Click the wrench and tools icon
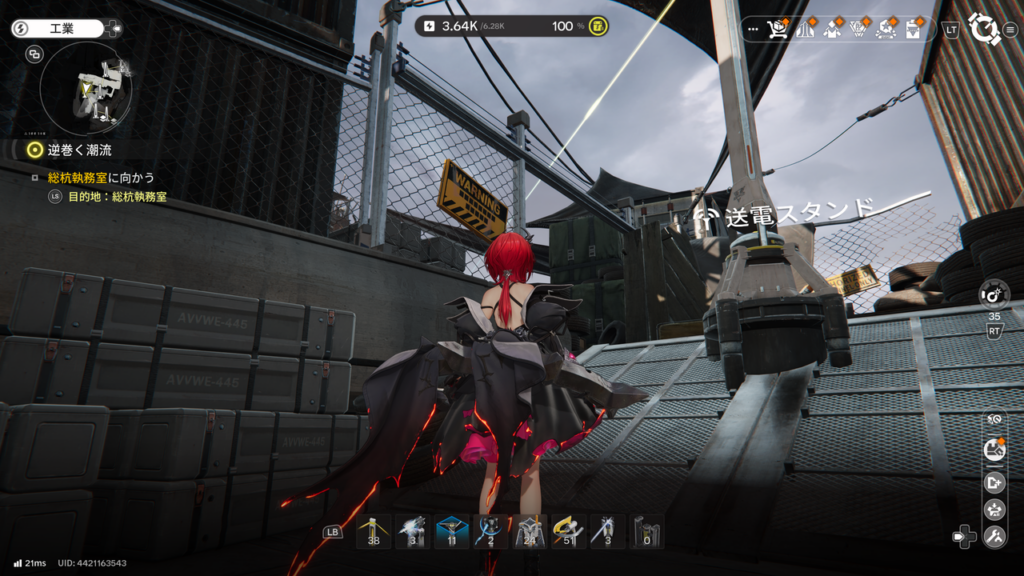This screenshot has width=1024, height=576. point(994,537)
